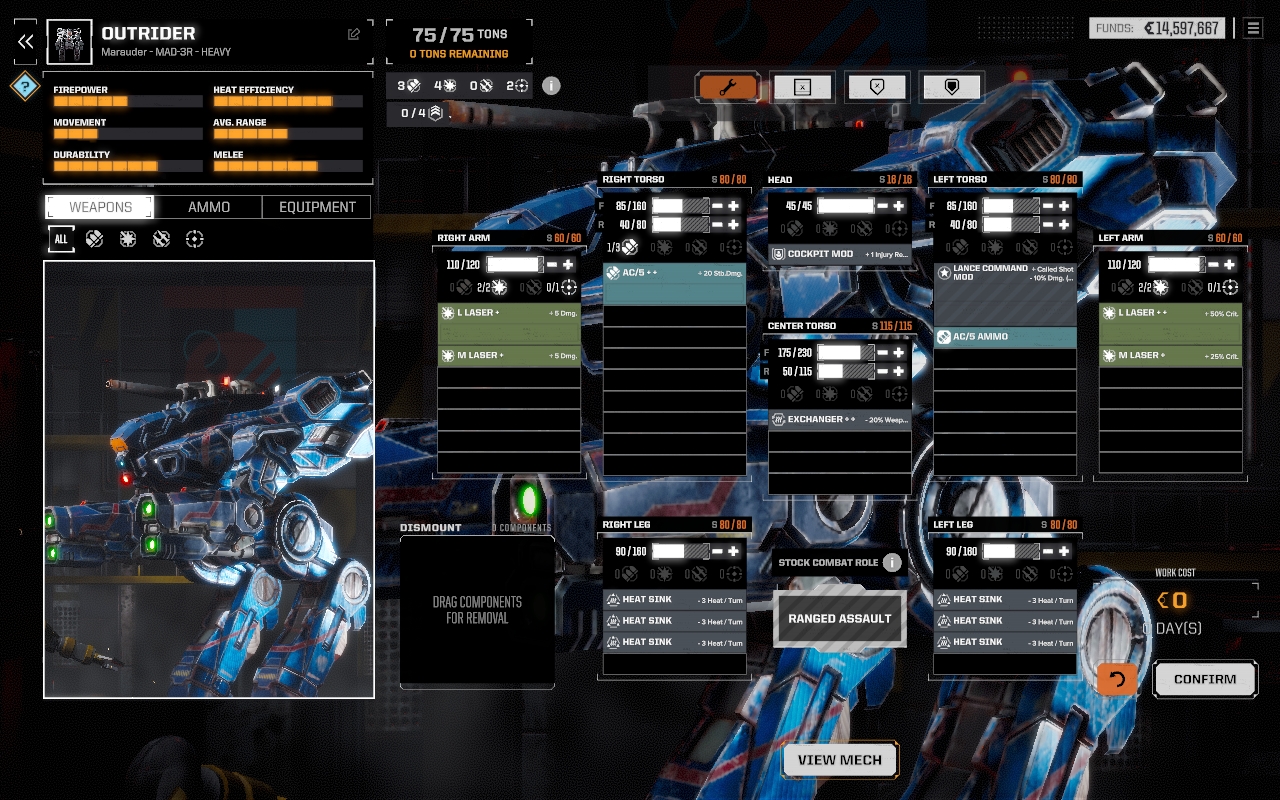The height and width of the screenshot is (800, 1280).
Task: Select the Cockpit Mod in the head
Action: 840,254
